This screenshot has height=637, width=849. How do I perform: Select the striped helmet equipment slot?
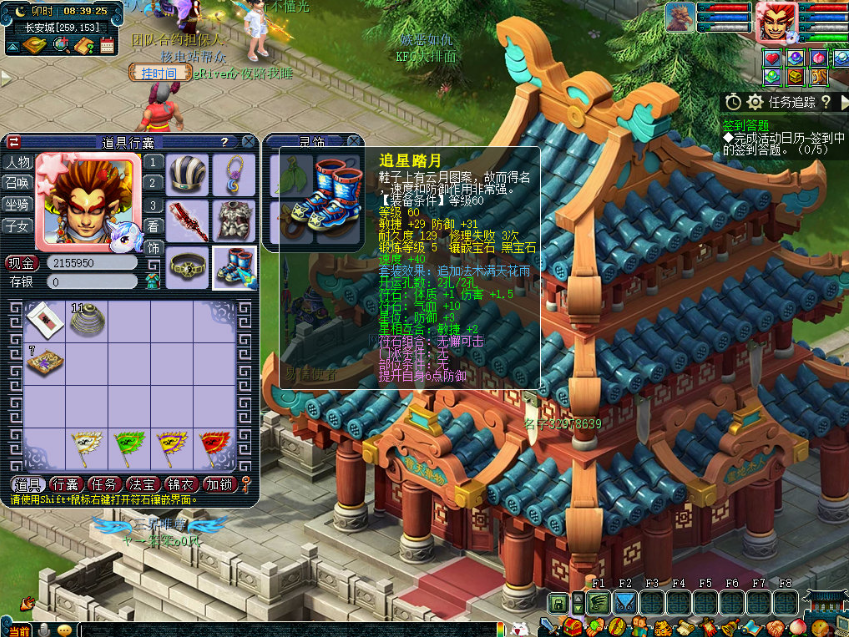(187, 175)
